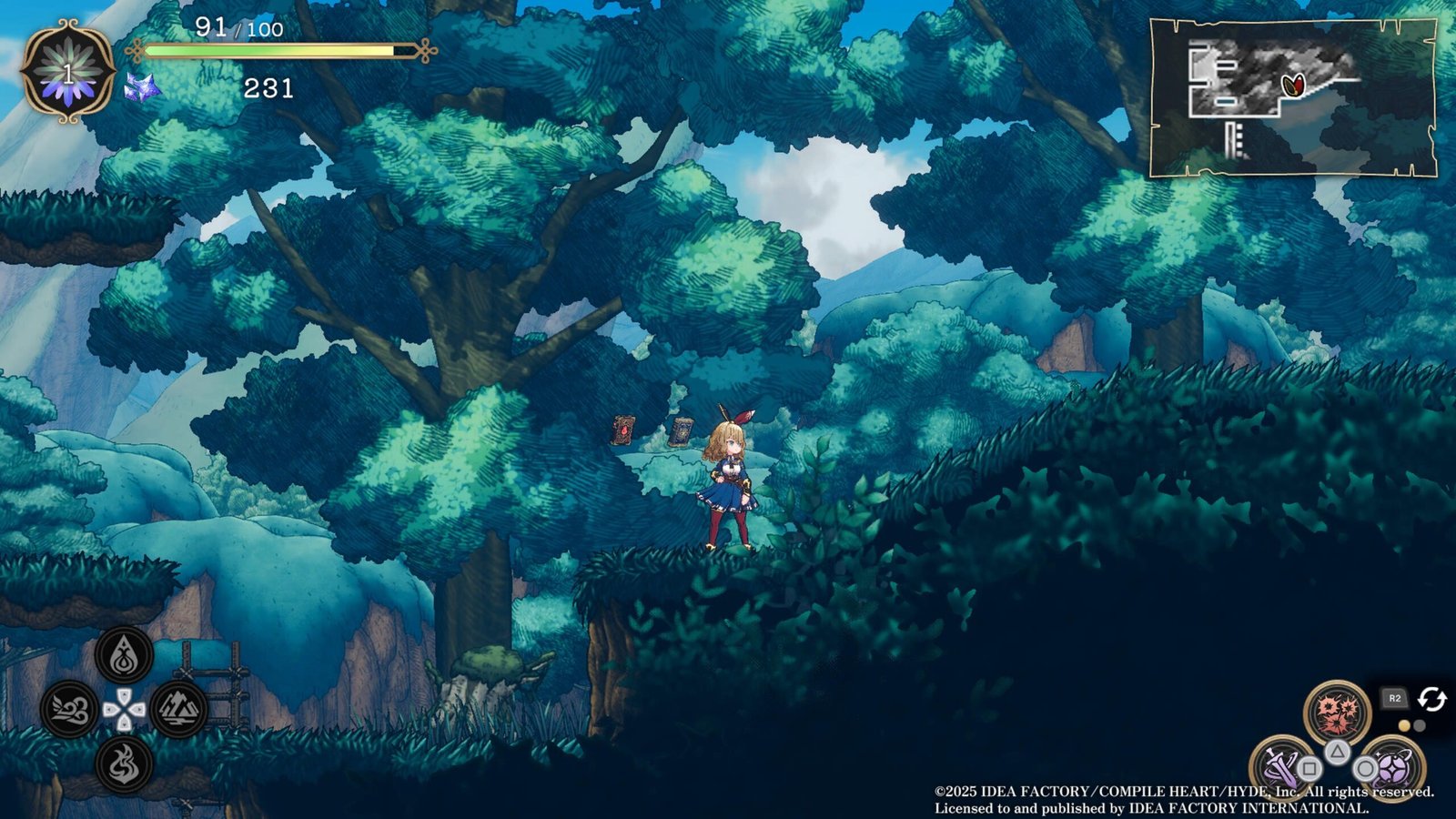Choose the mountain earth element icon

178,709
